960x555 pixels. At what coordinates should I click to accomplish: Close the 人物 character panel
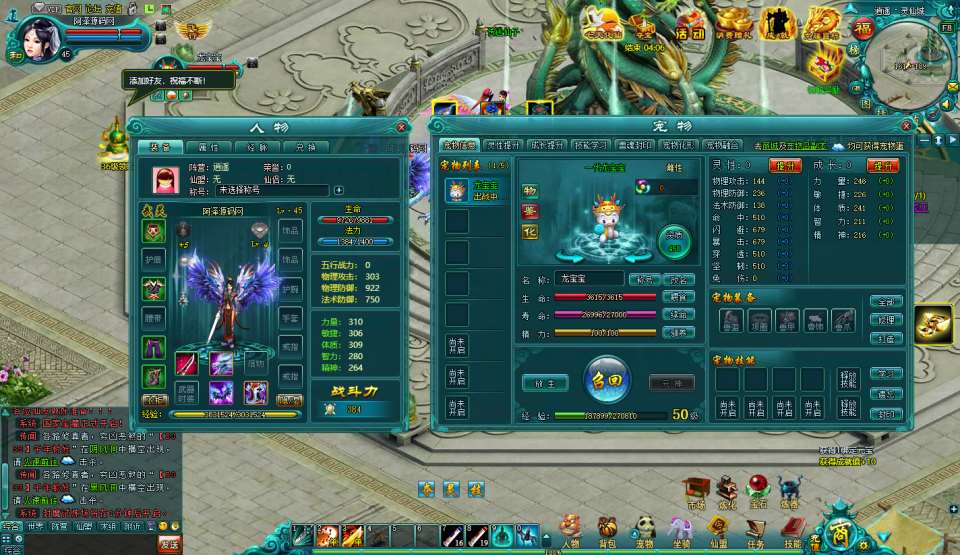pos(402,127)
